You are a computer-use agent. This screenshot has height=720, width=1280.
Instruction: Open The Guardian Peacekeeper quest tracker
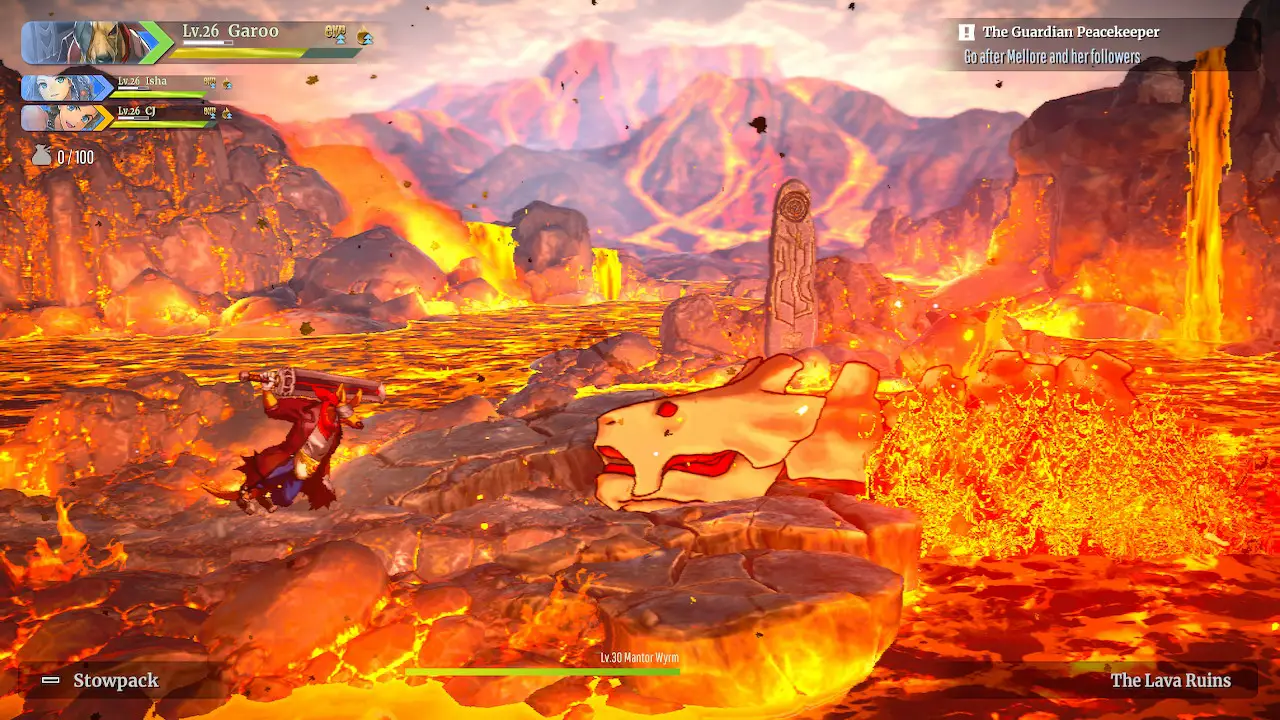(1070, 33)
